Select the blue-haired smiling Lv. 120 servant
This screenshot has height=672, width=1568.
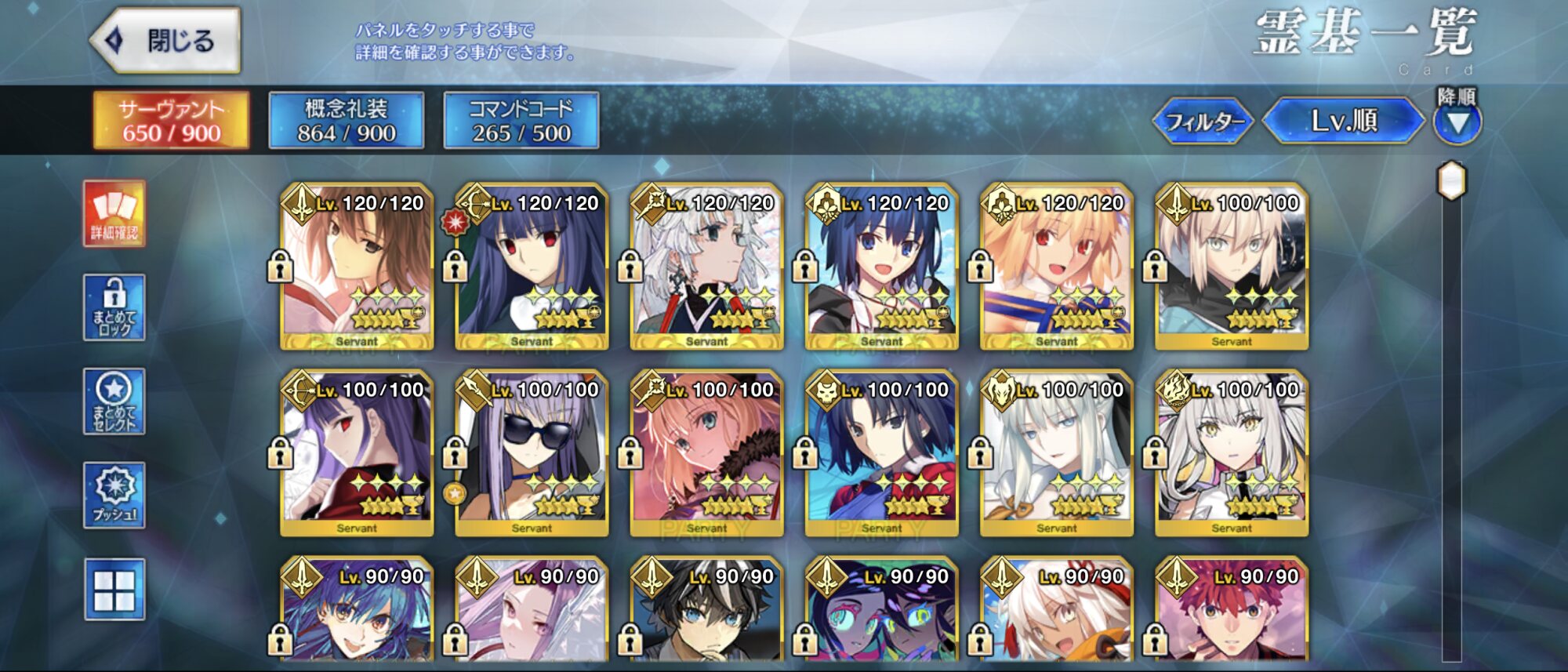tap(882, 267)
